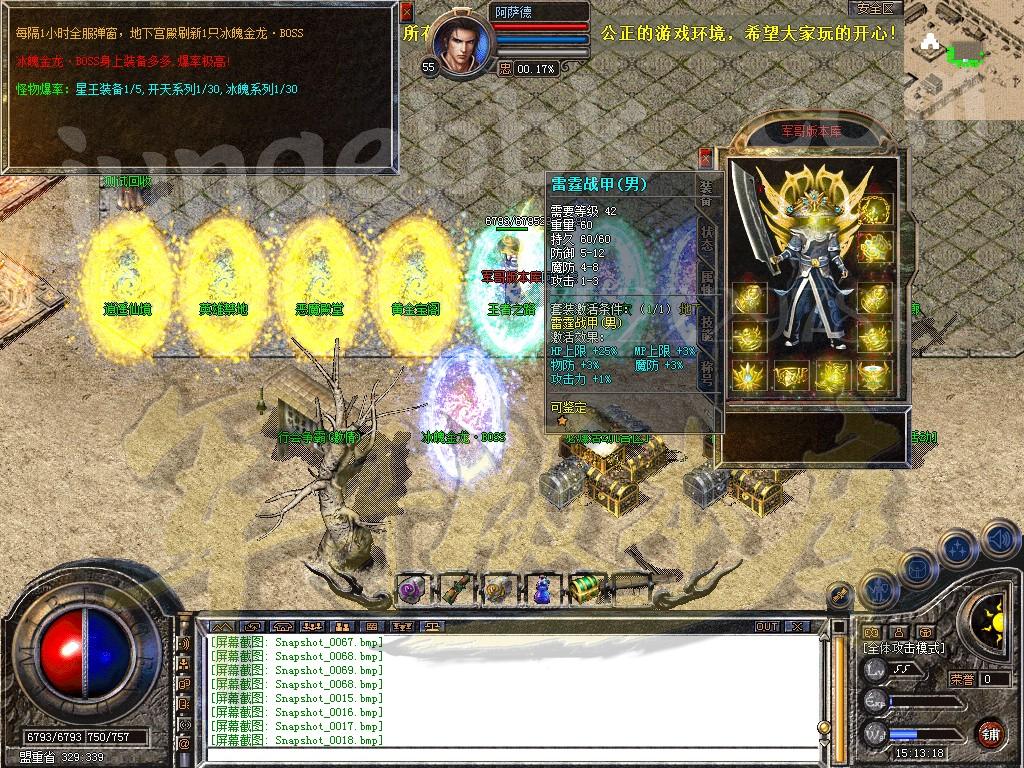Use the purple scroll in hotbar
Viewport: 1024px width, 768px height.
point(411,589)
